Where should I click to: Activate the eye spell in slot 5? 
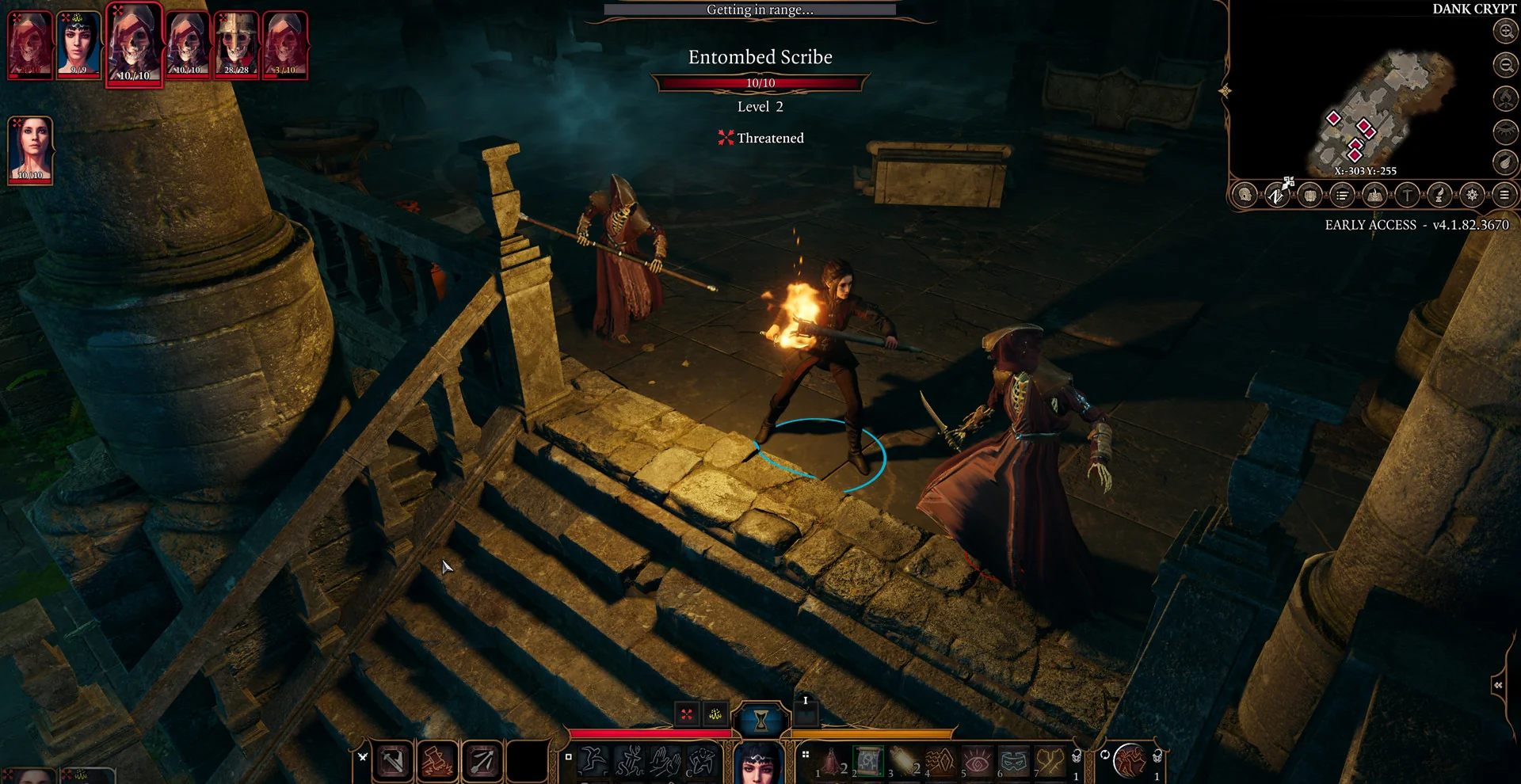point(978,762)
